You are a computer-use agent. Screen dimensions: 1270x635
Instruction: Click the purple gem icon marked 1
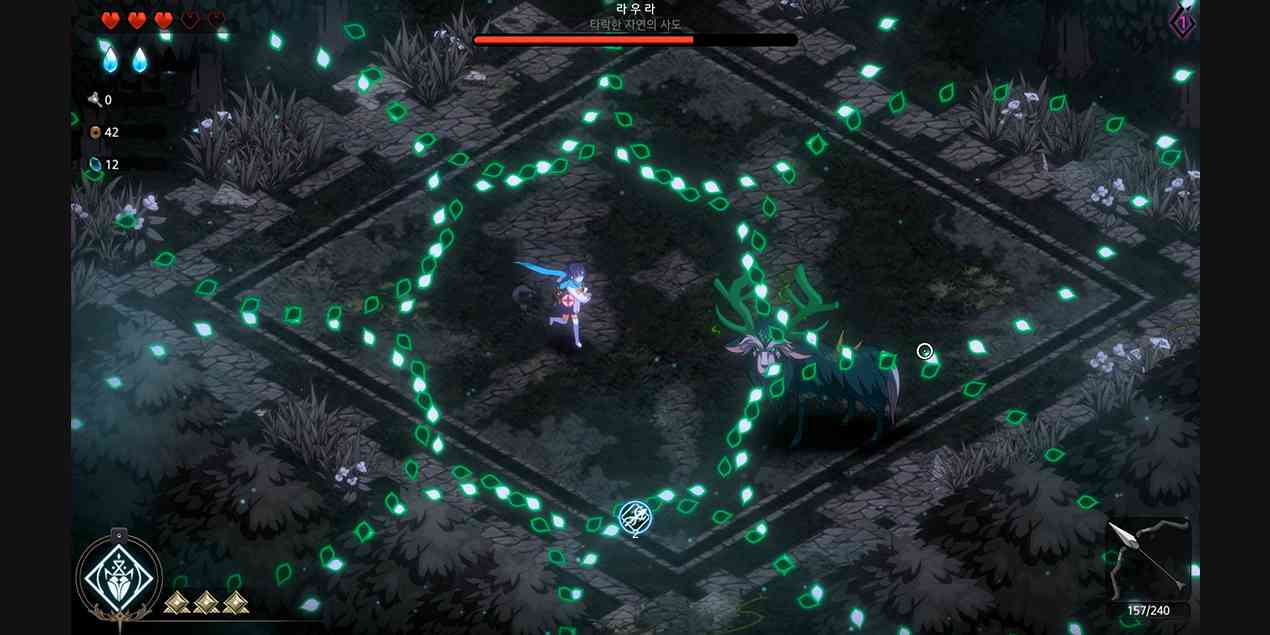(1183, 21)
